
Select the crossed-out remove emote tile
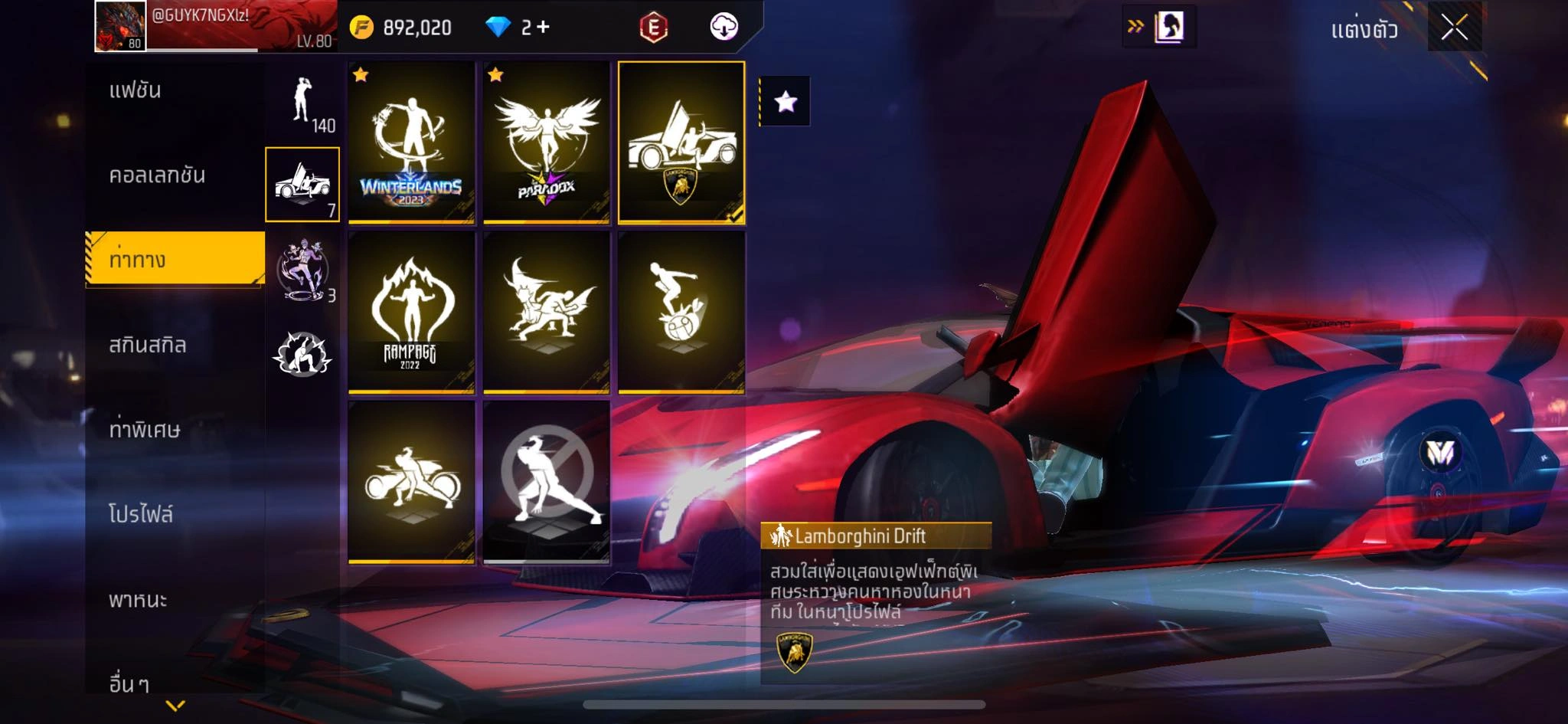click(546, 482)
